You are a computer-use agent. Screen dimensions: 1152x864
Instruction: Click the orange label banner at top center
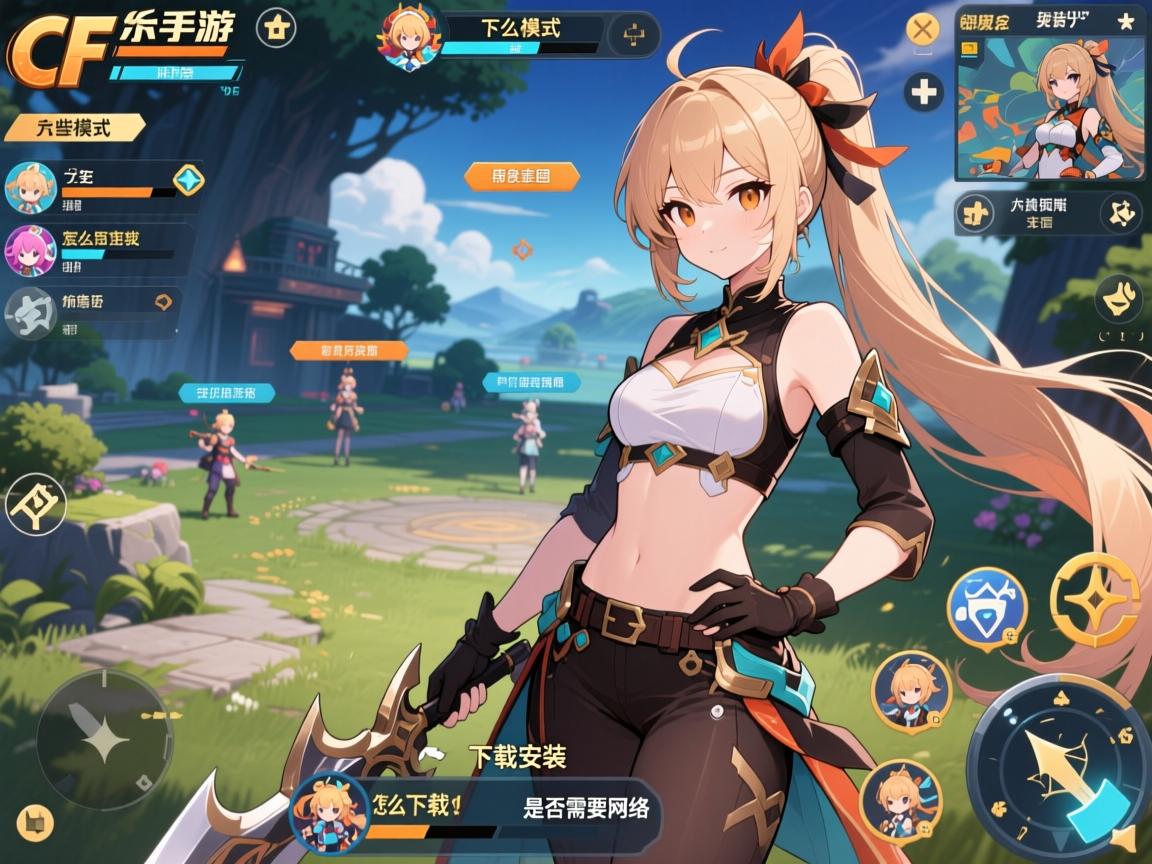(x=521, y=177)
